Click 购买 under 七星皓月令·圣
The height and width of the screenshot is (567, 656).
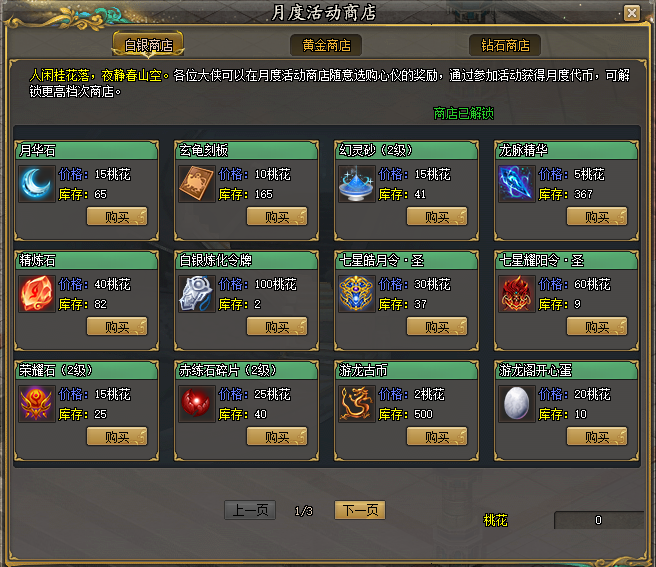[437, 327]
